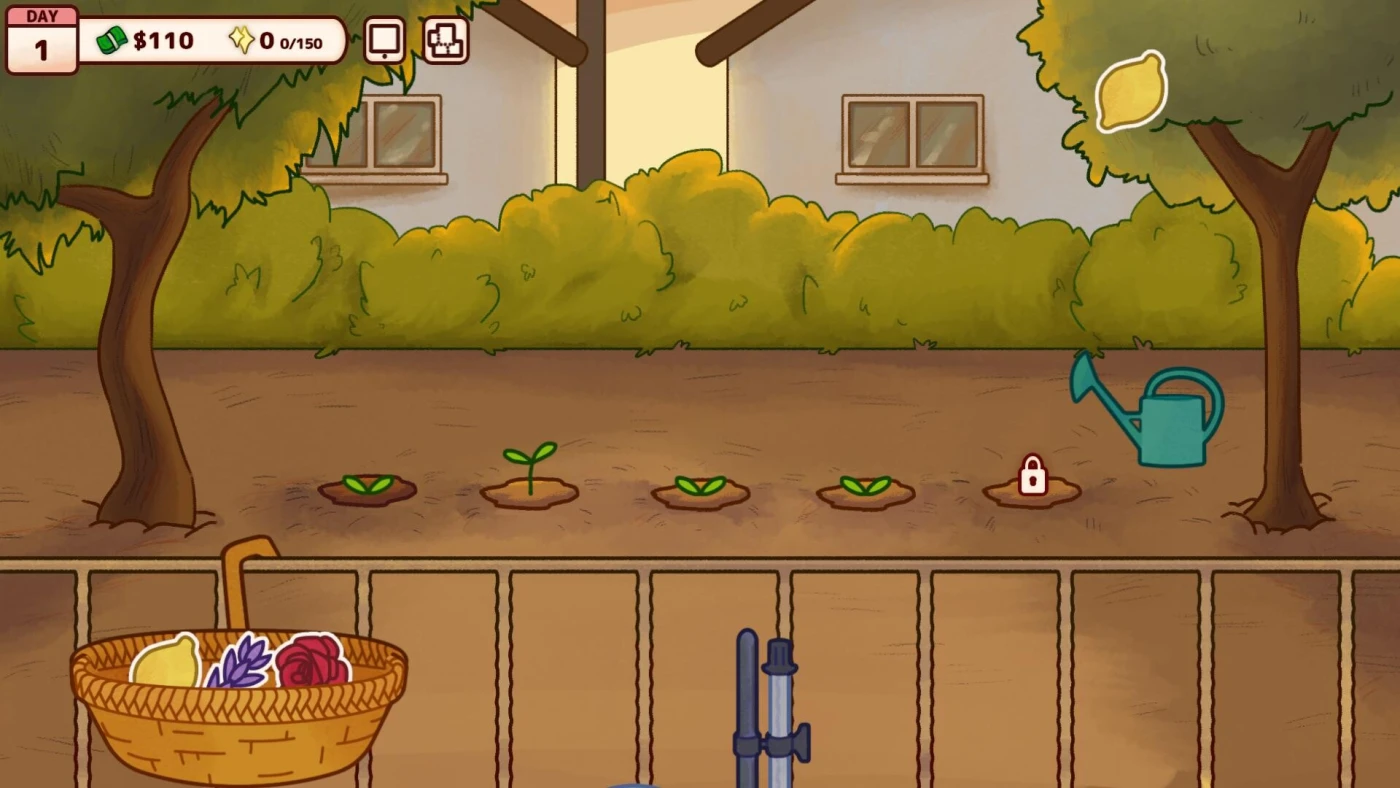Image resolution: width=1400 pixels, height=788 pixels.
Task: Select the lavender sprig in the basket
Action: coord(240,662)
